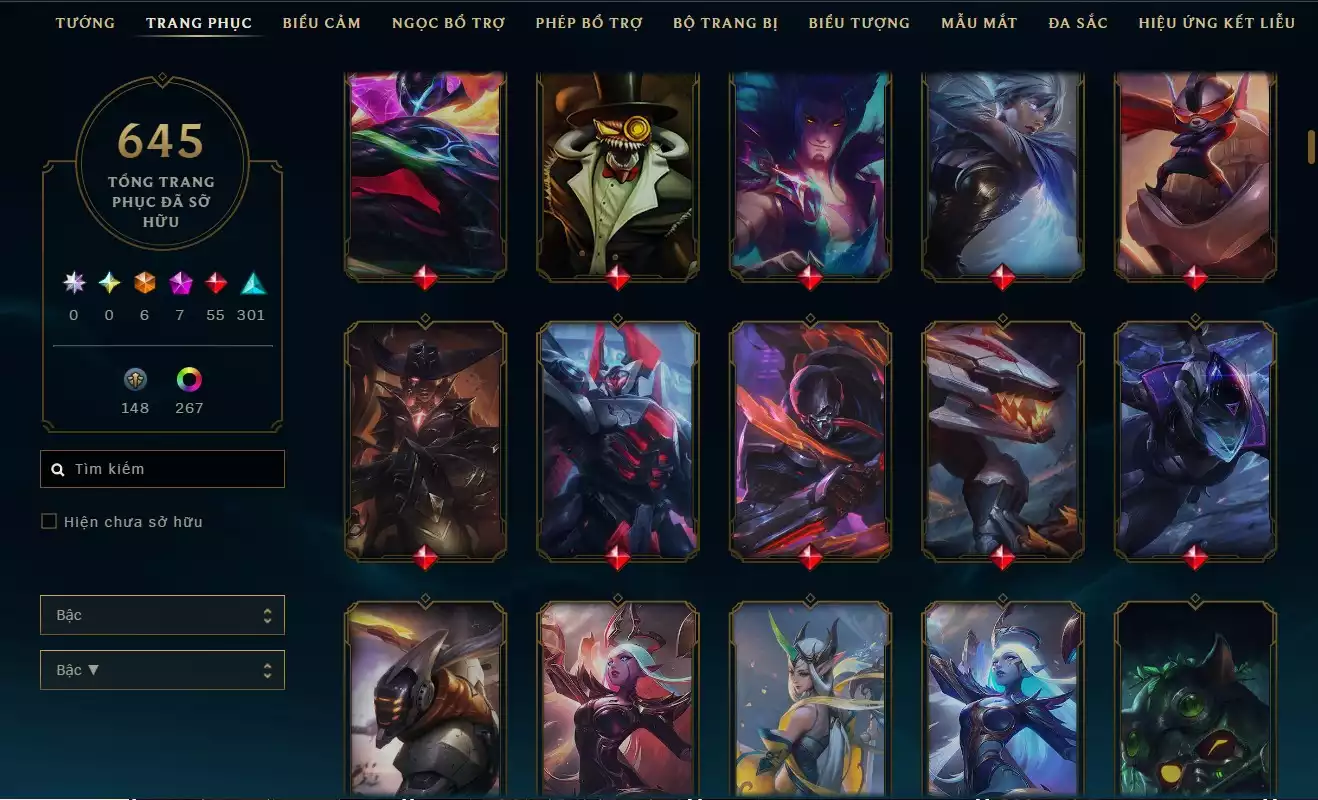Open the first Bậc dropdown
The image size is (1318, 800).
coord(162,615)
